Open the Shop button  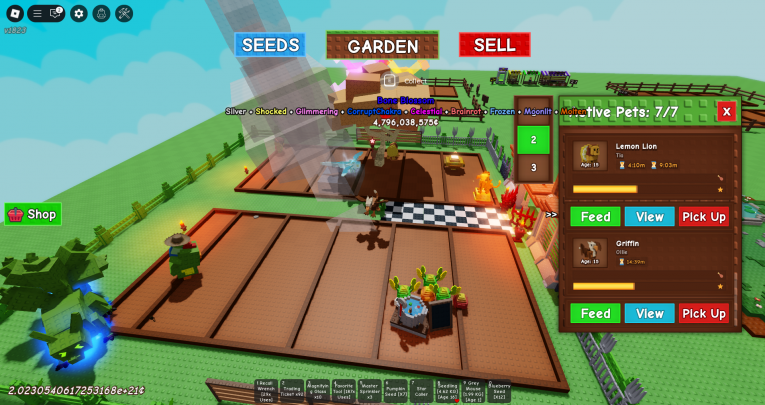pyautogui.click(x=33, y=214)
